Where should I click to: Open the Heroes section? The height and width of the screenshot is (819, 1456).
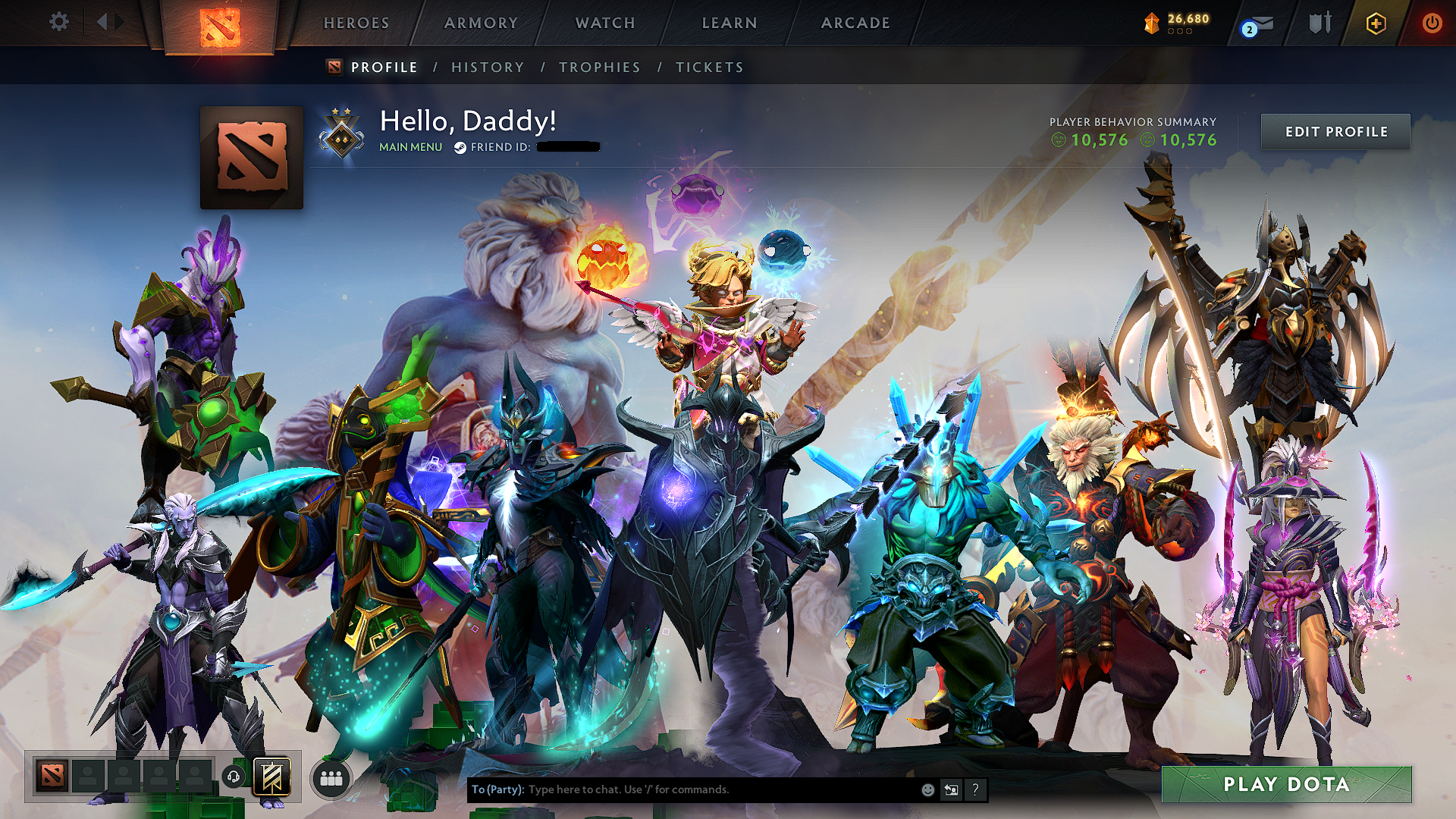pyautogui.click(x=356, y=24)
